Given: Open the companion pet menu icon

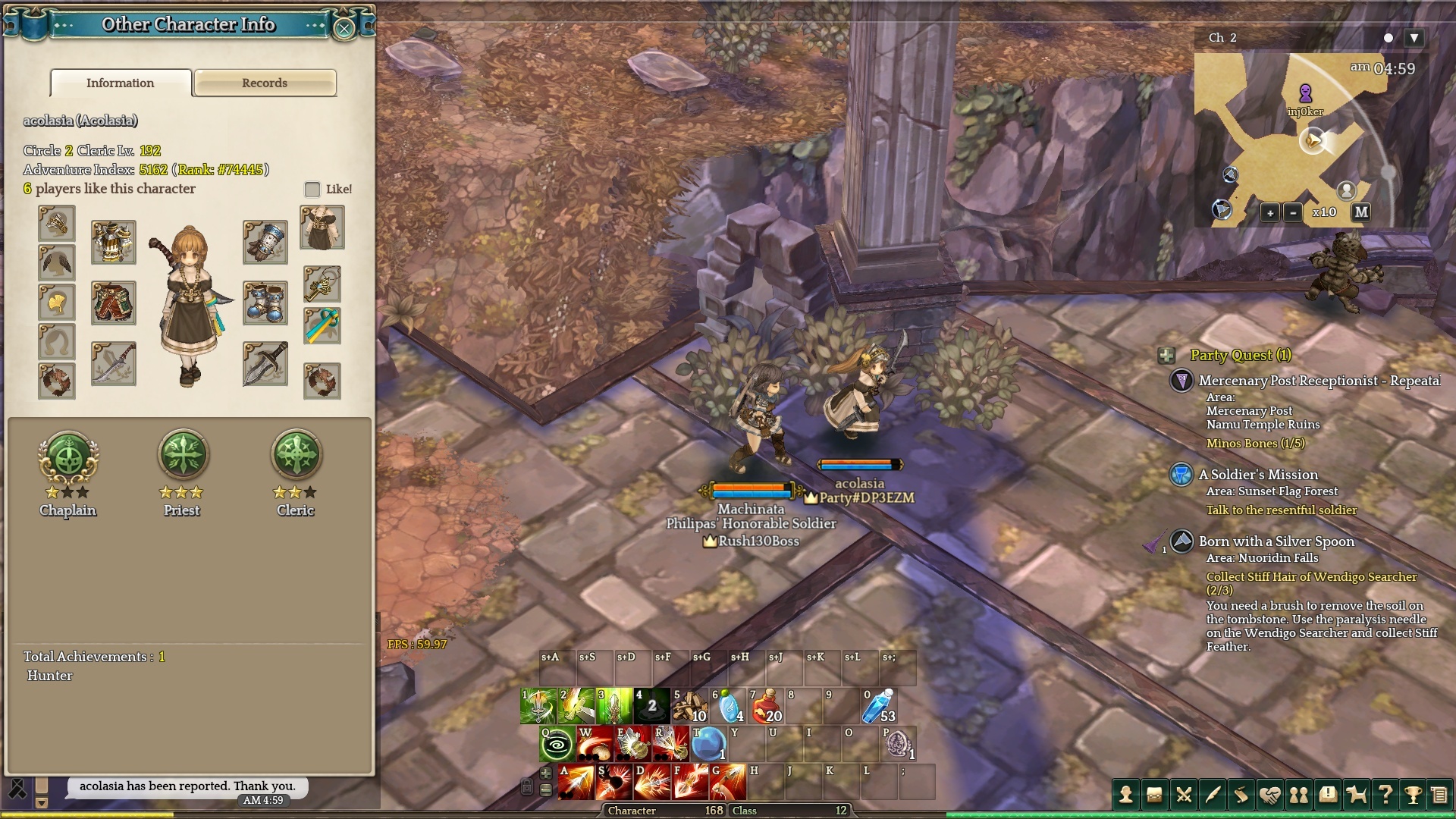Looking at the screenshot, I should 1356,795.
